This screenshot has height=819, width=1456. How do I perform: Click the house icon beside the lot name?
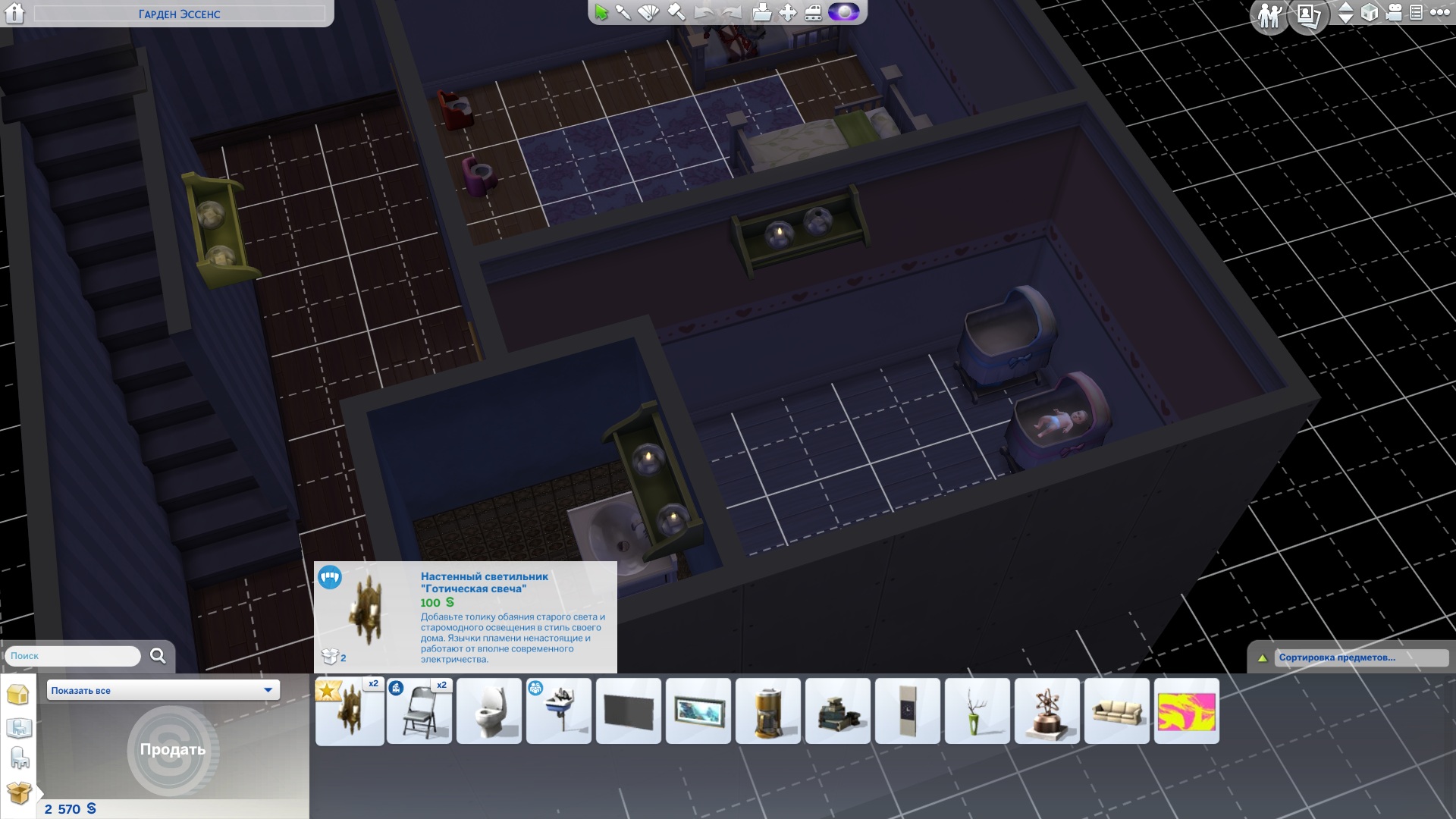(x=14, y=13)
